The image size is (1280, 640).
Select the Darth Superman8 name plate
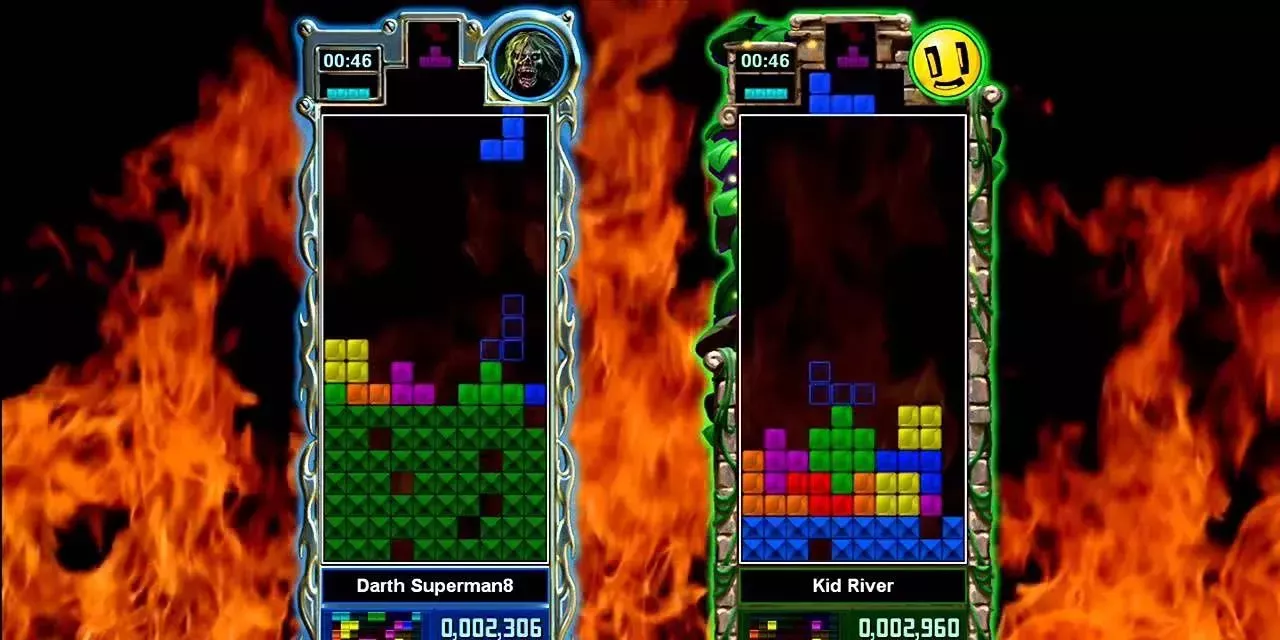[x=435, y=586]
